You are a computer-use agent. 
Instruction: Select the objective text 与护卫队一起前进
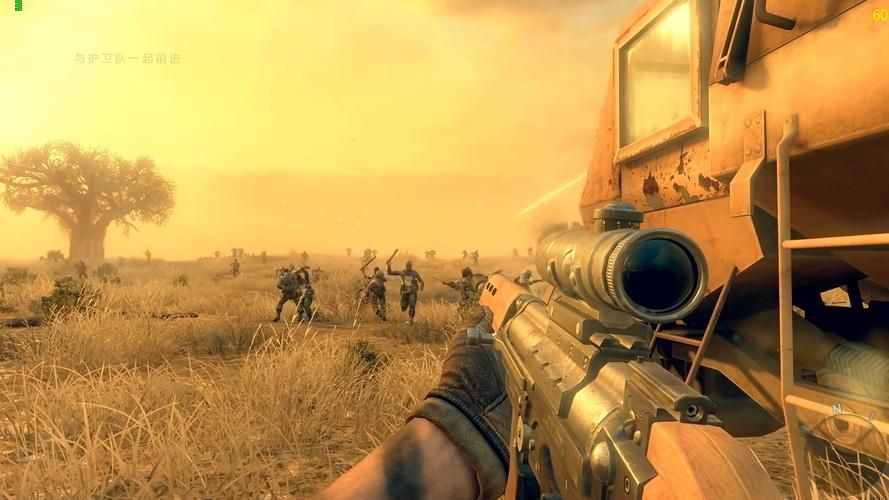click(128, 59)
